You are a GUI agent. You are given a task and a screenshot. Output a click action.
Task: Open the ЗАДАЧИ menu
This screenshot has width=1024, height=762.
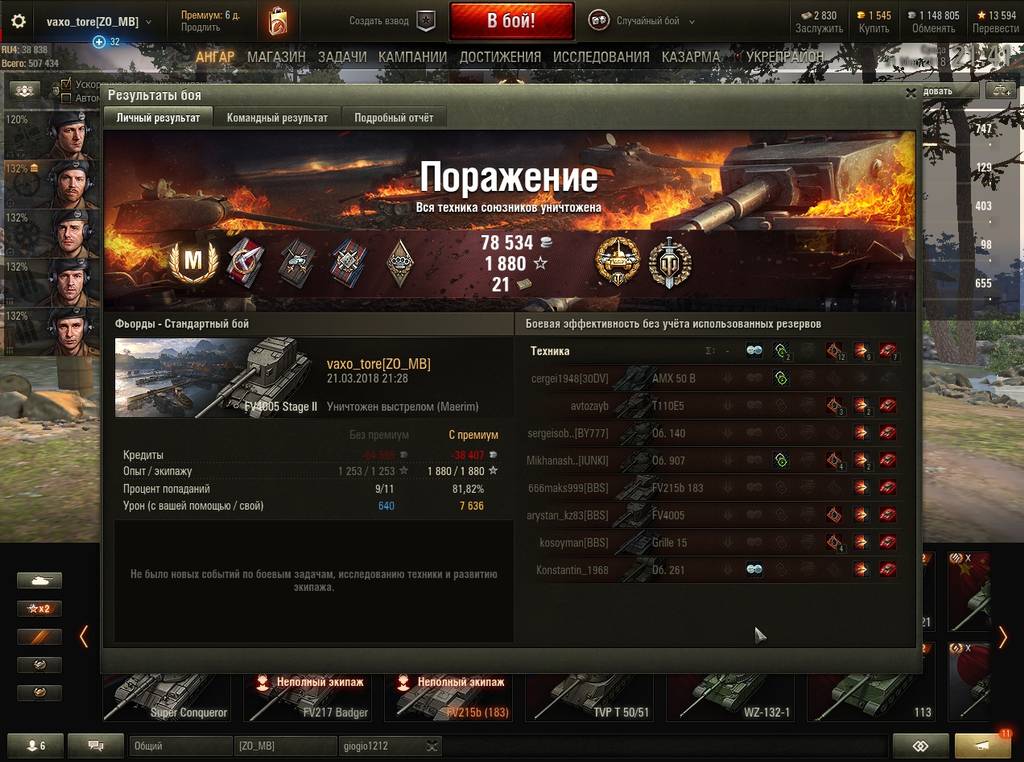pos(342,57)
